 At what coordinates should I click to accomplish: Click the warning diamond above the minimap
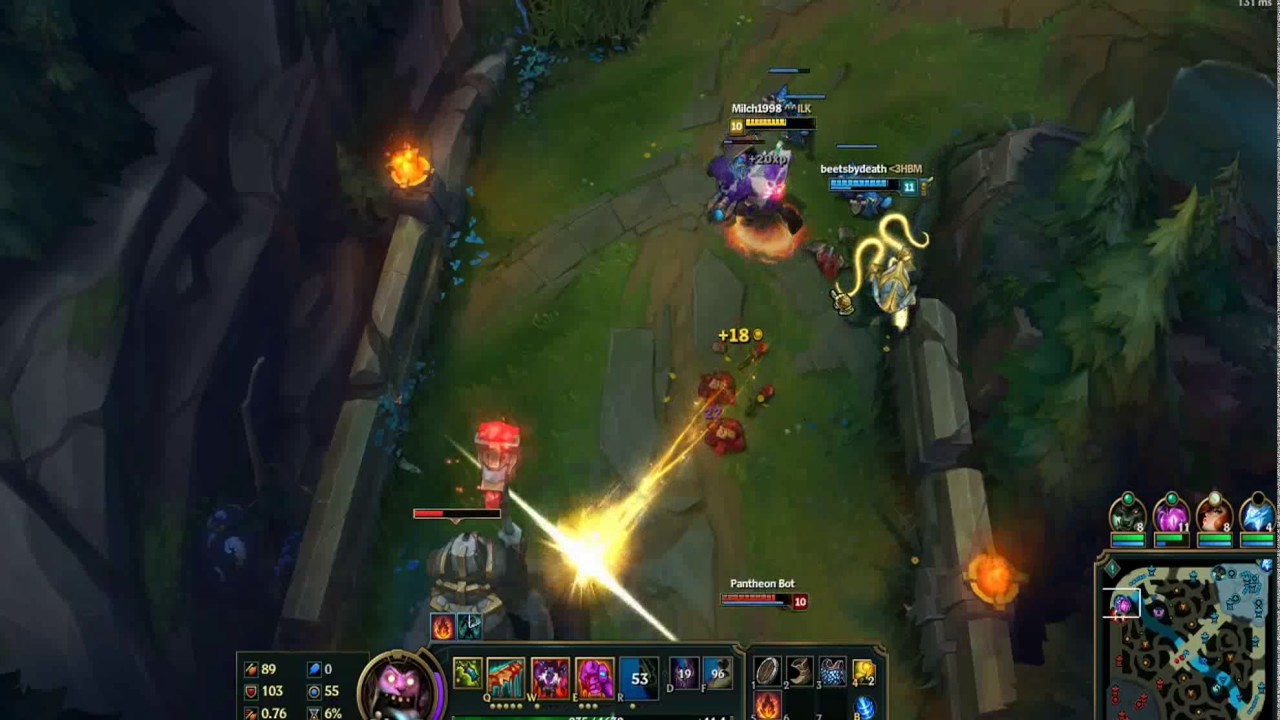coord(1112,570)
